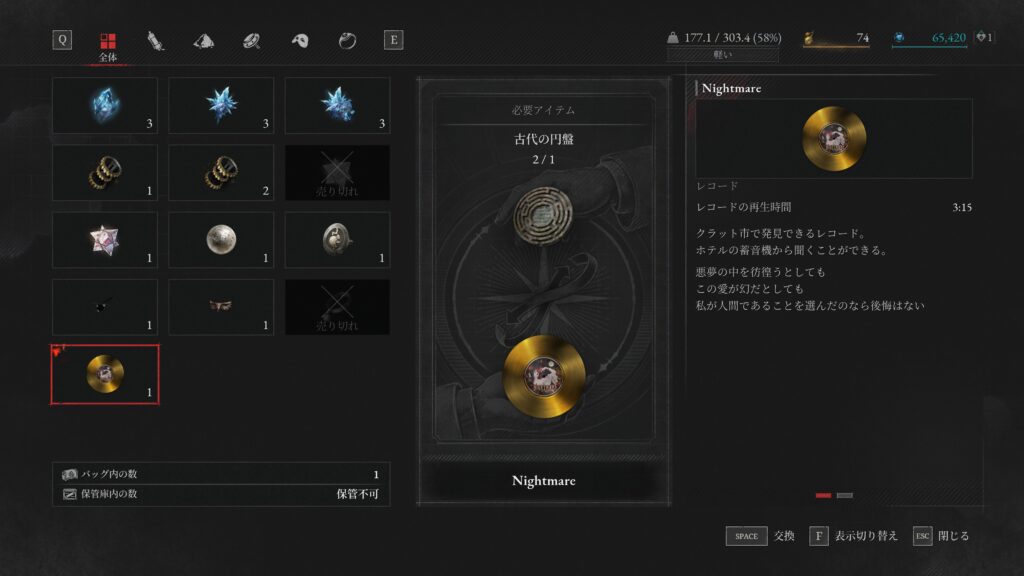Select the eyeglasses item slot

(221, 306)
